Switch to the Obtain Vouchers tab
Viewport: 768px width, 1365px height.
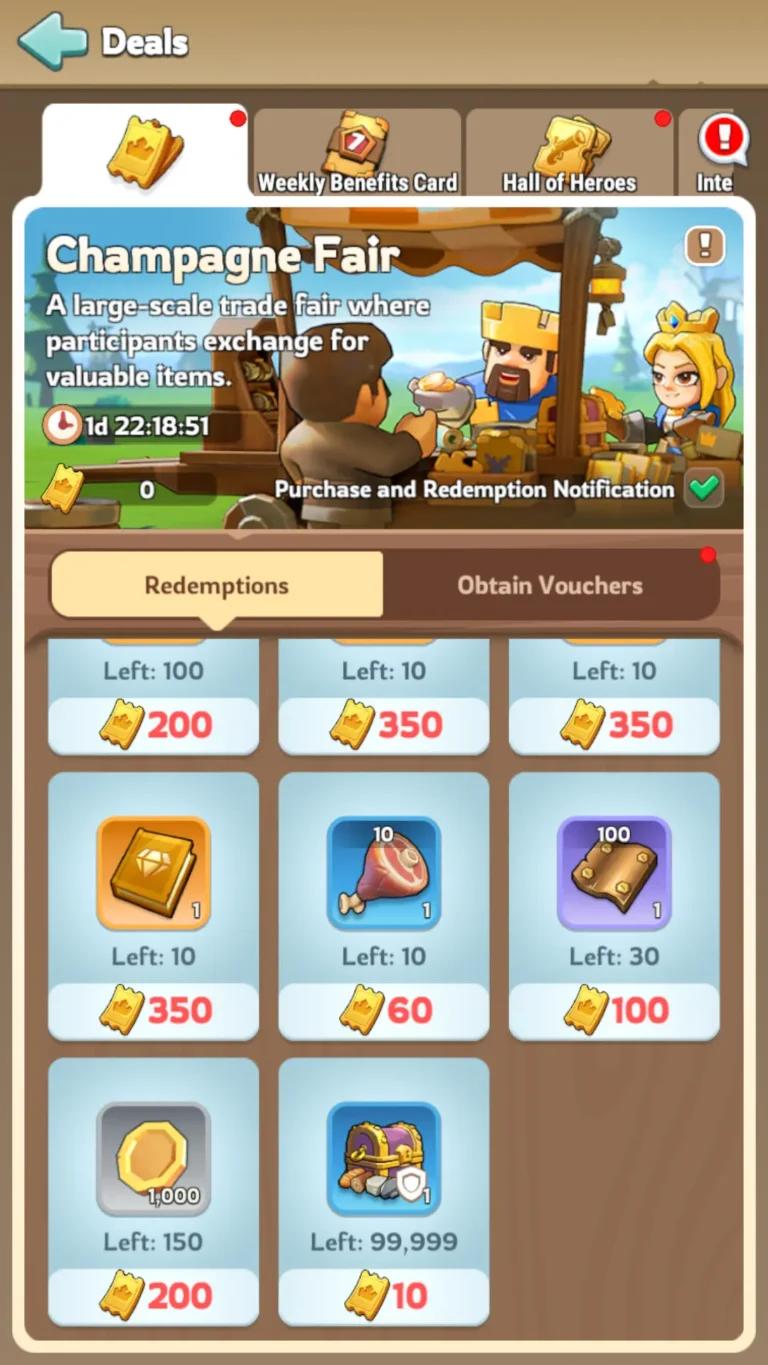pos(550,585)
